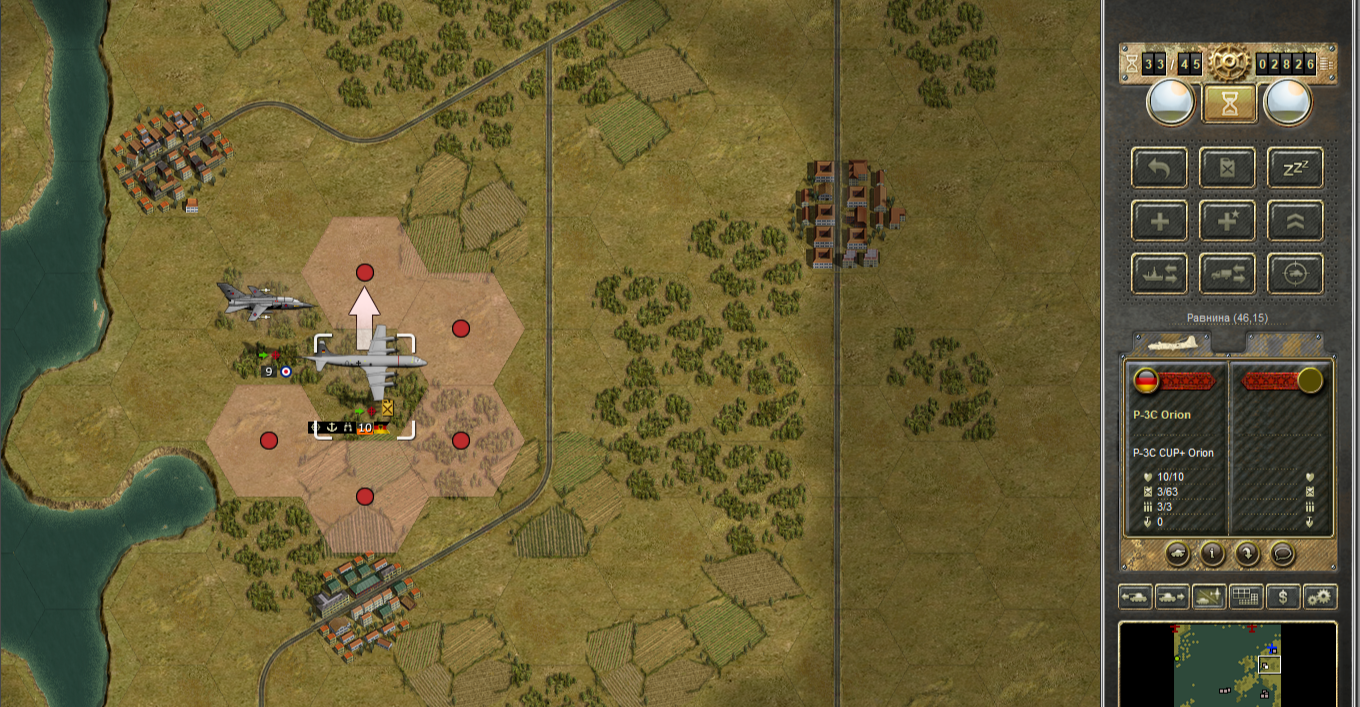Open the game options gears button

pos(1320,597)
